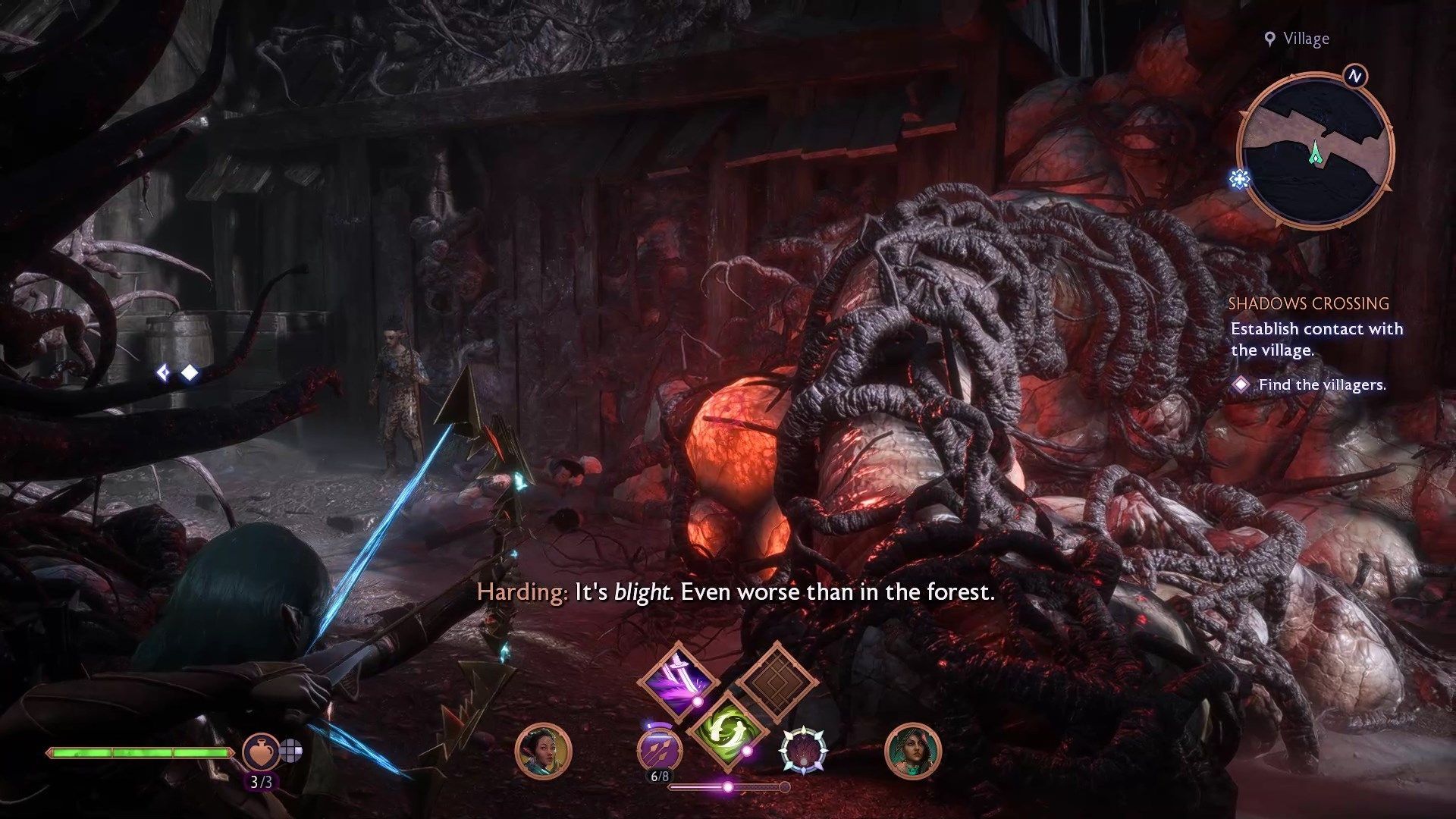The image size is (1456, 819).
Task: Activate the purple dagger ability
Action: point(677,679)
